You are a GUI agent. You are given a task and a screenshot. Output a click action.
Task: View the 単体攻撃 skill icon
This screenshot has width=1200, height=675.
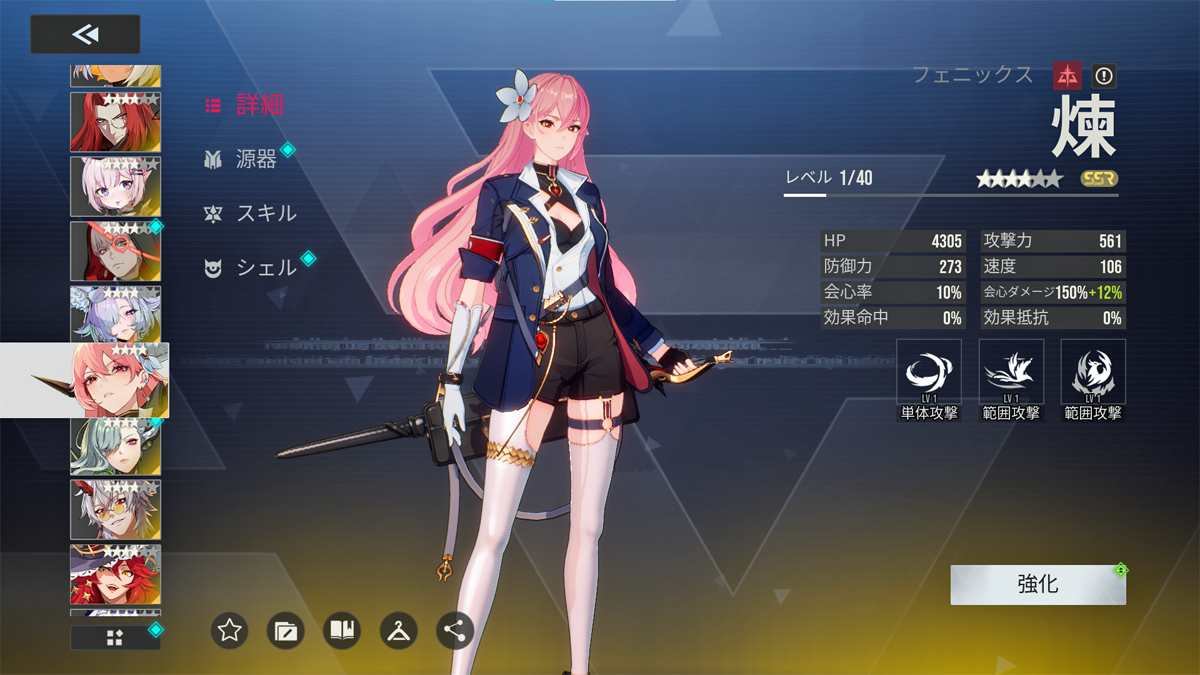tap(929, 373)
